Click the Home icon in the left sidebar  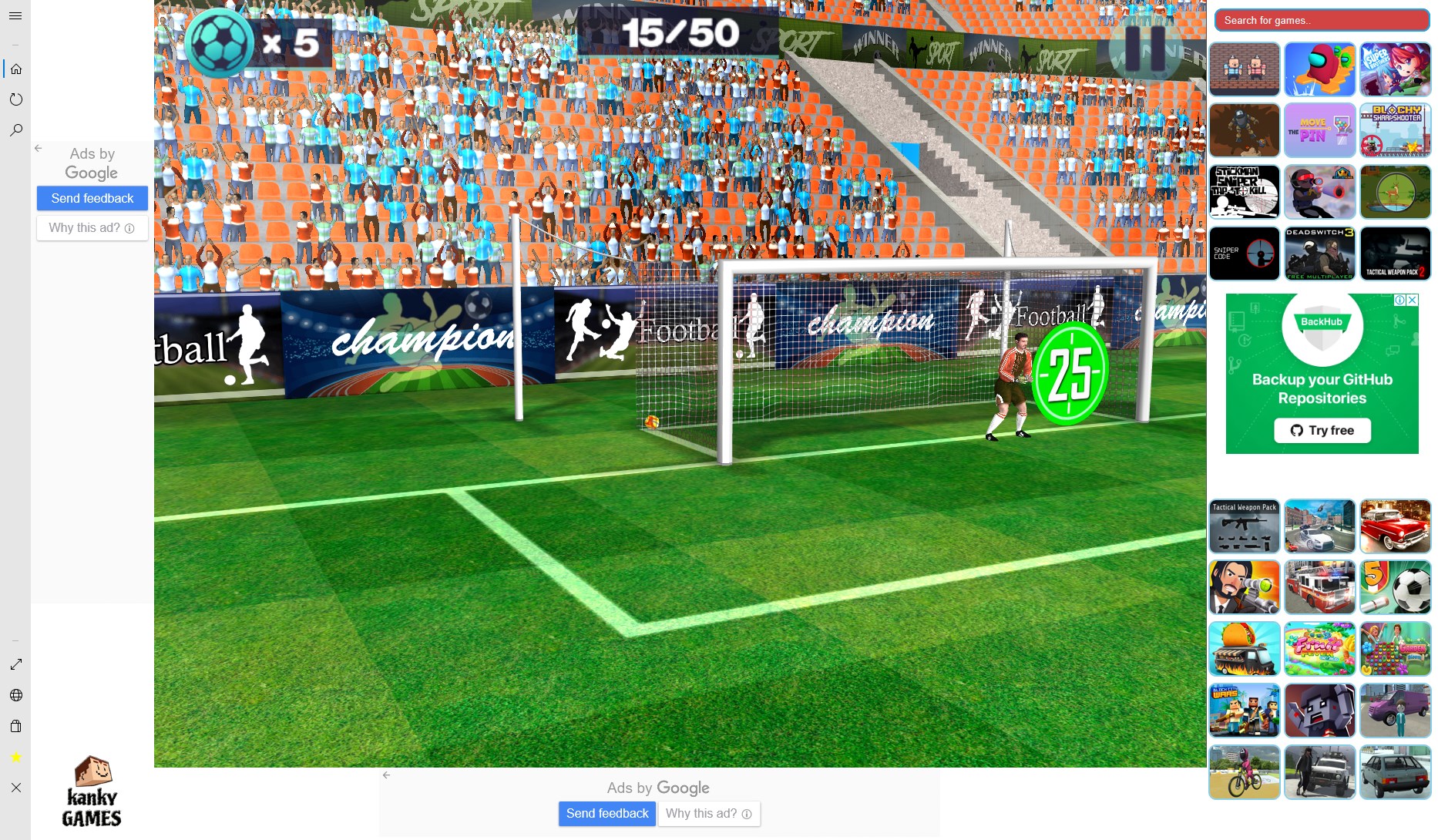coord(16,69)
